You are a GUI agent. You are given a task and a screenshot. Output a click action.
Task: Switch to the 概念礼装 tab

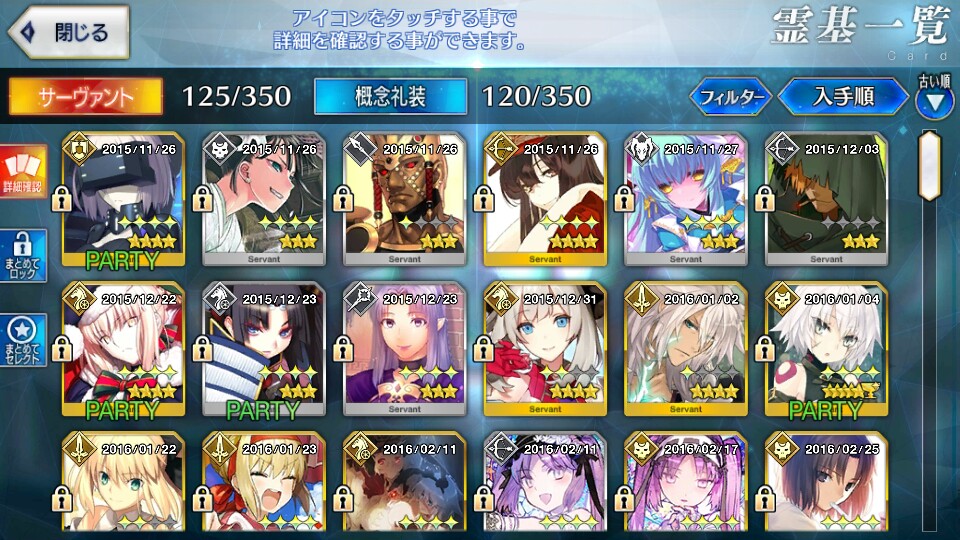pos(390,96)
